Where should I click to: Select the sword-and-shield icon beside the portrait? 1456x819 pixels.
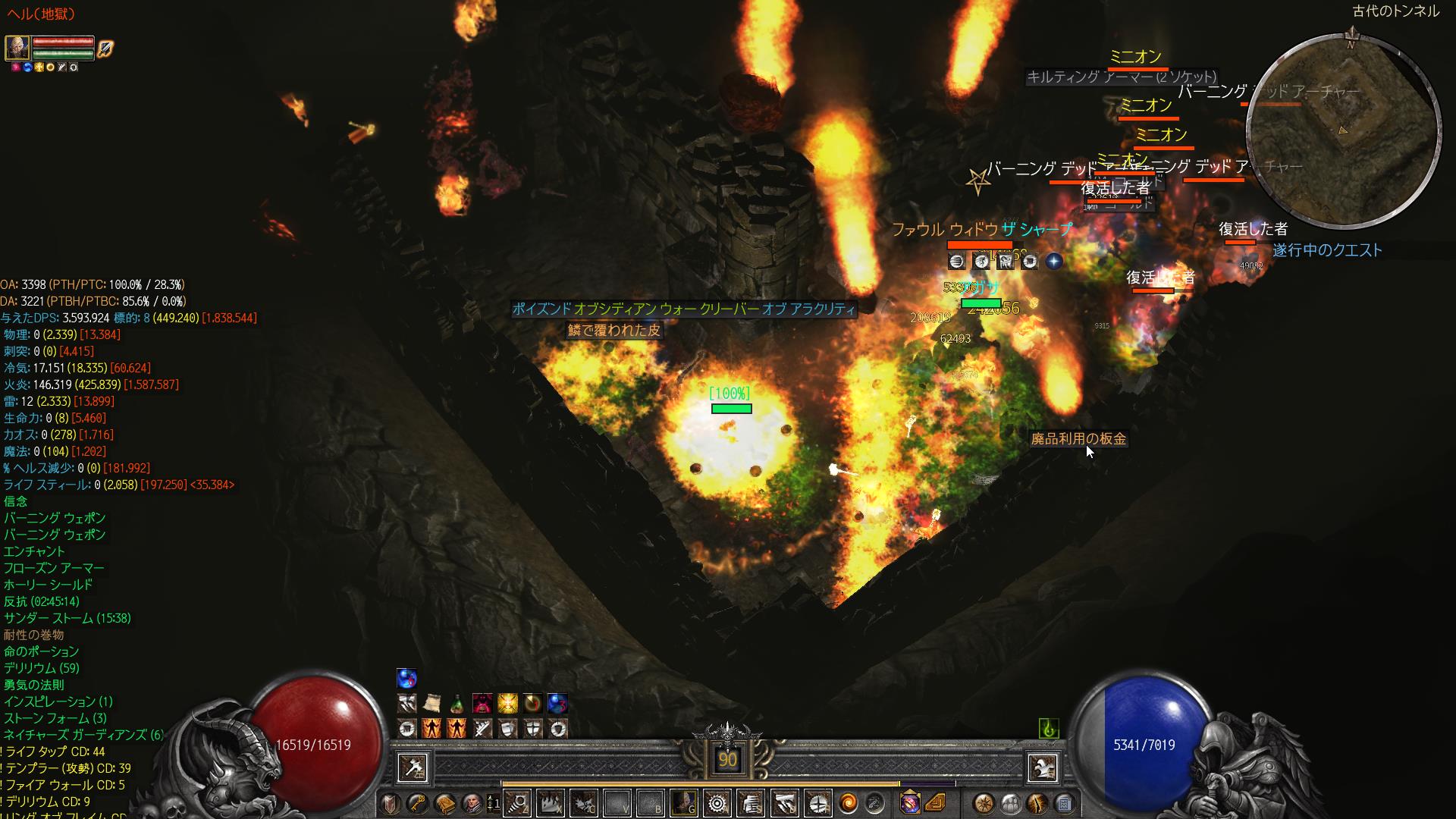click(x=105, y=49)
